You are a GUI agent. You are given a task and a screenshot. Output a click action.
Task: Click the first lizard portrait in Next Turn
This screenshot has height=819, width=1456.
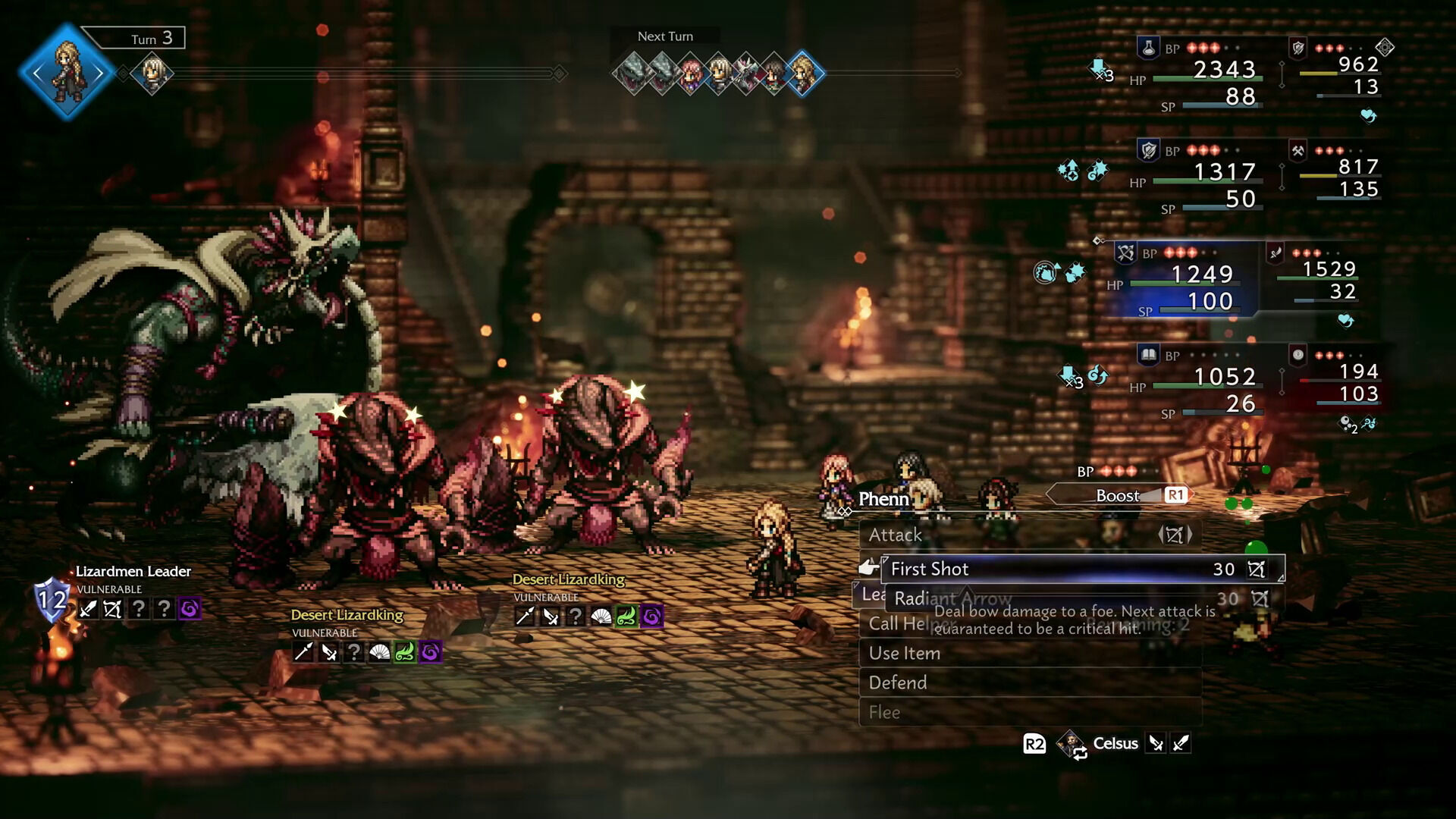point(632,74)
